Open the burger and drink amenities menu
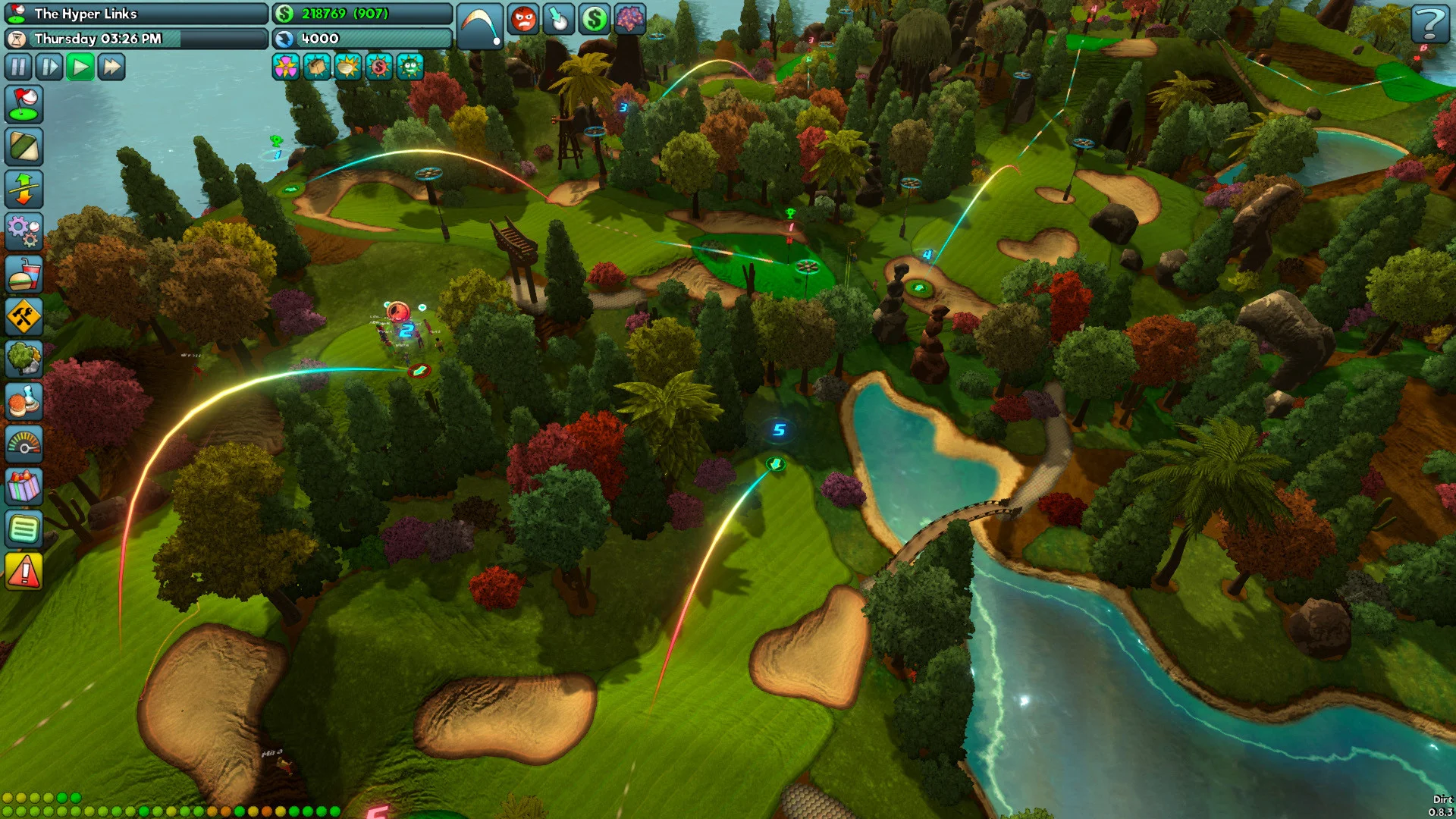The width and height of the screenshot is (1456, 819). pyautogui.click(x=24, y=275)
